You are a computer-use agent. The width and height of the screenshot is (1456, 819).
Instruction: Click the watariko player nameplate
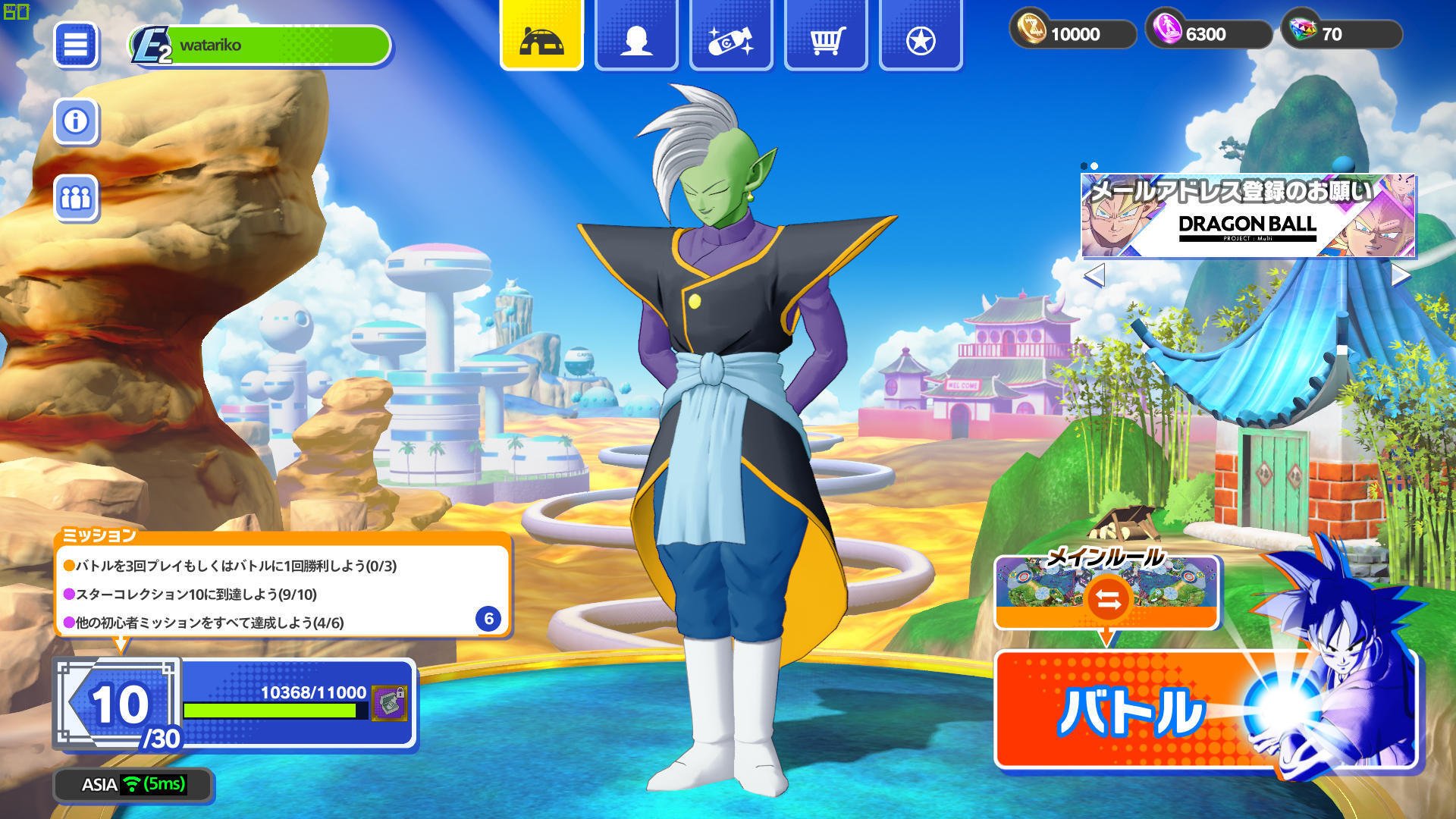[250, 45]
